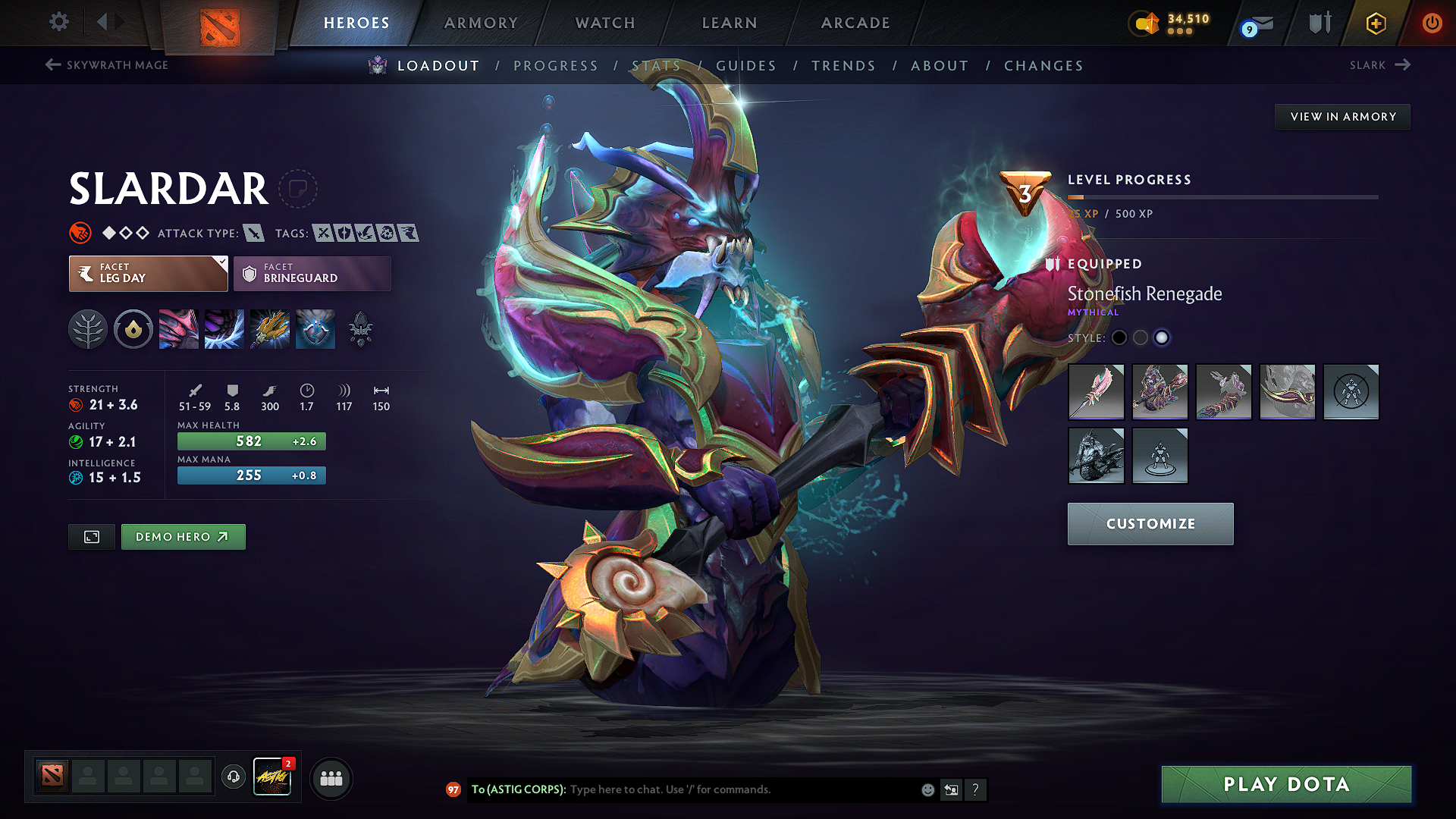
Task: Select the Leg Day facet
Action: click(x=148, y=274)
